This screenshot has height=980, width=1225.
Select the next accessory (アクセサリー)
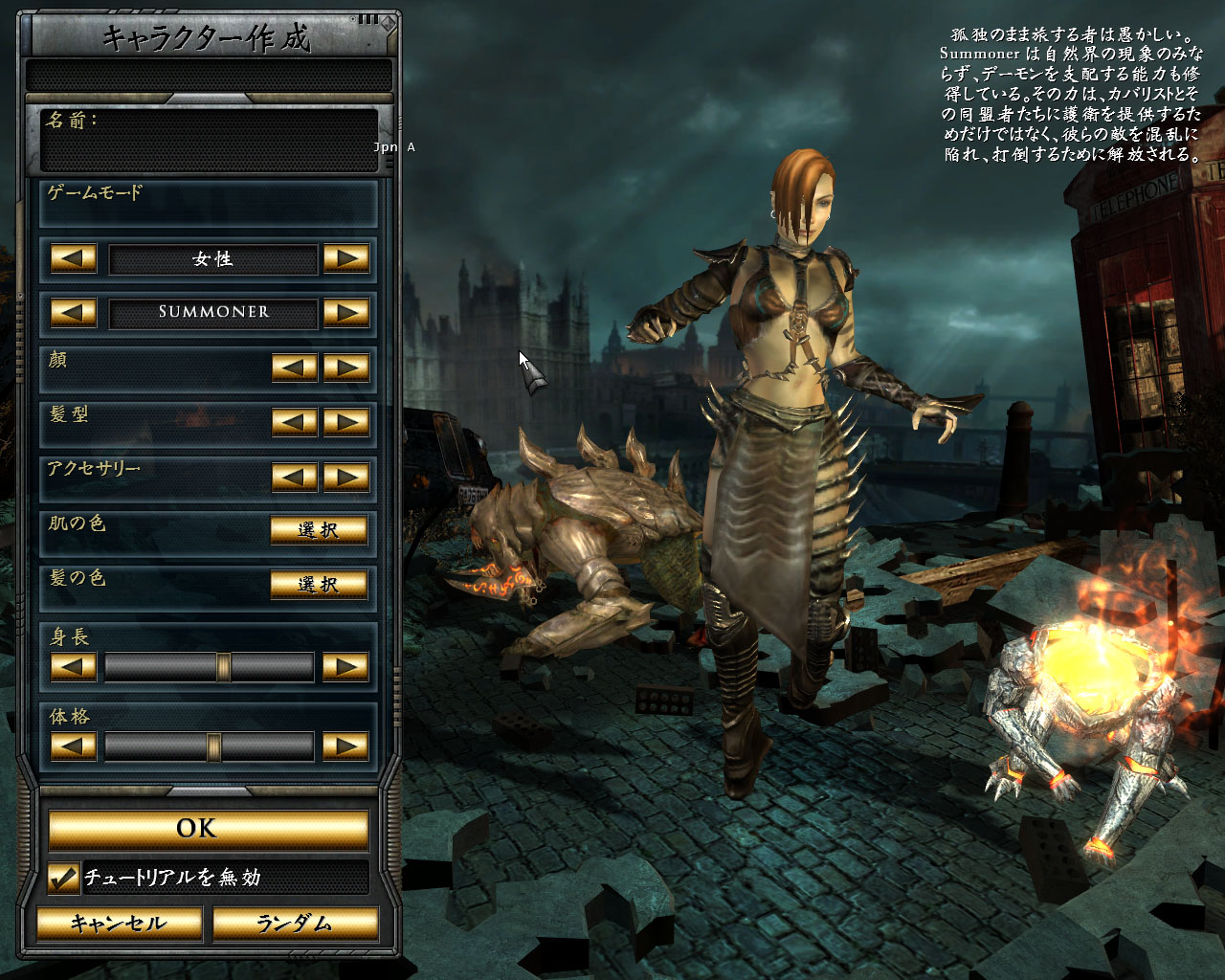[346, 477]
